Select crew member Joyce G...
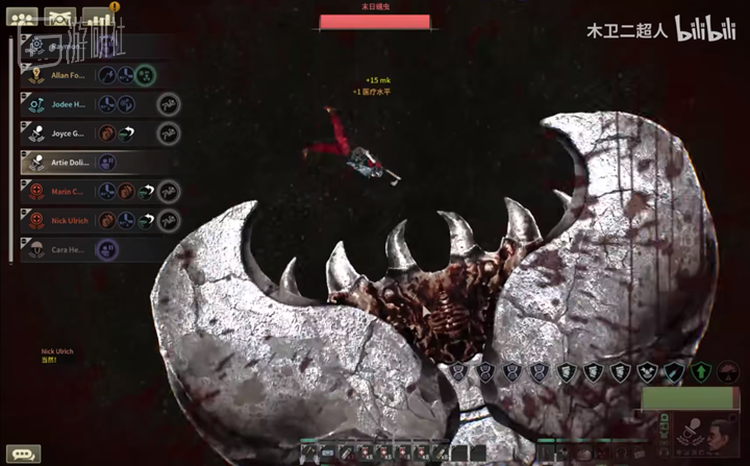Image resolution: width=750 pixels, height=466 pixels. pos(68,133)
